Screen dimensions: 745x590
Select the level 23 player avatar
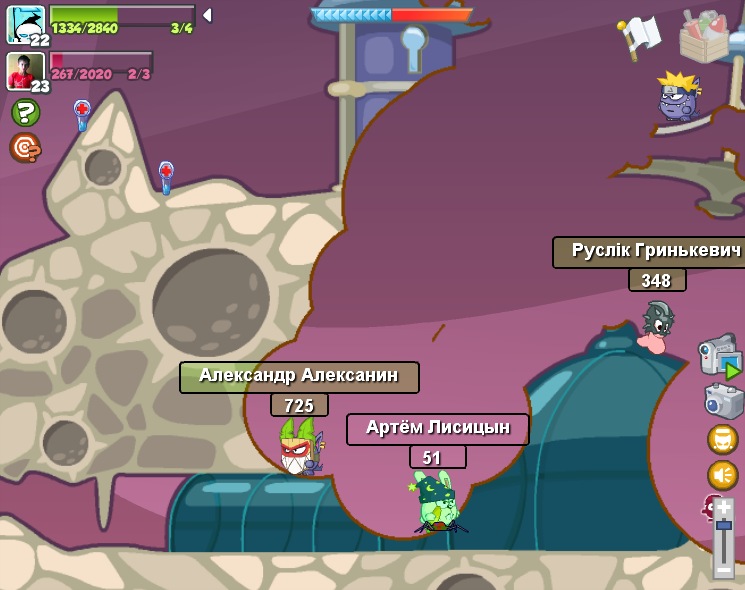coord(25,70)
